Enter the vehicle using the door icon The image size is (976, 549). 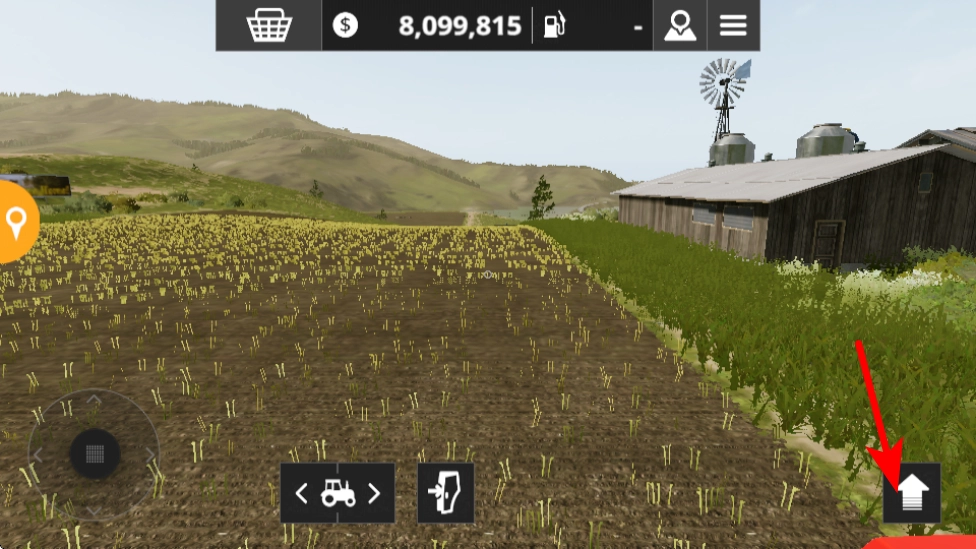point(445,493)
